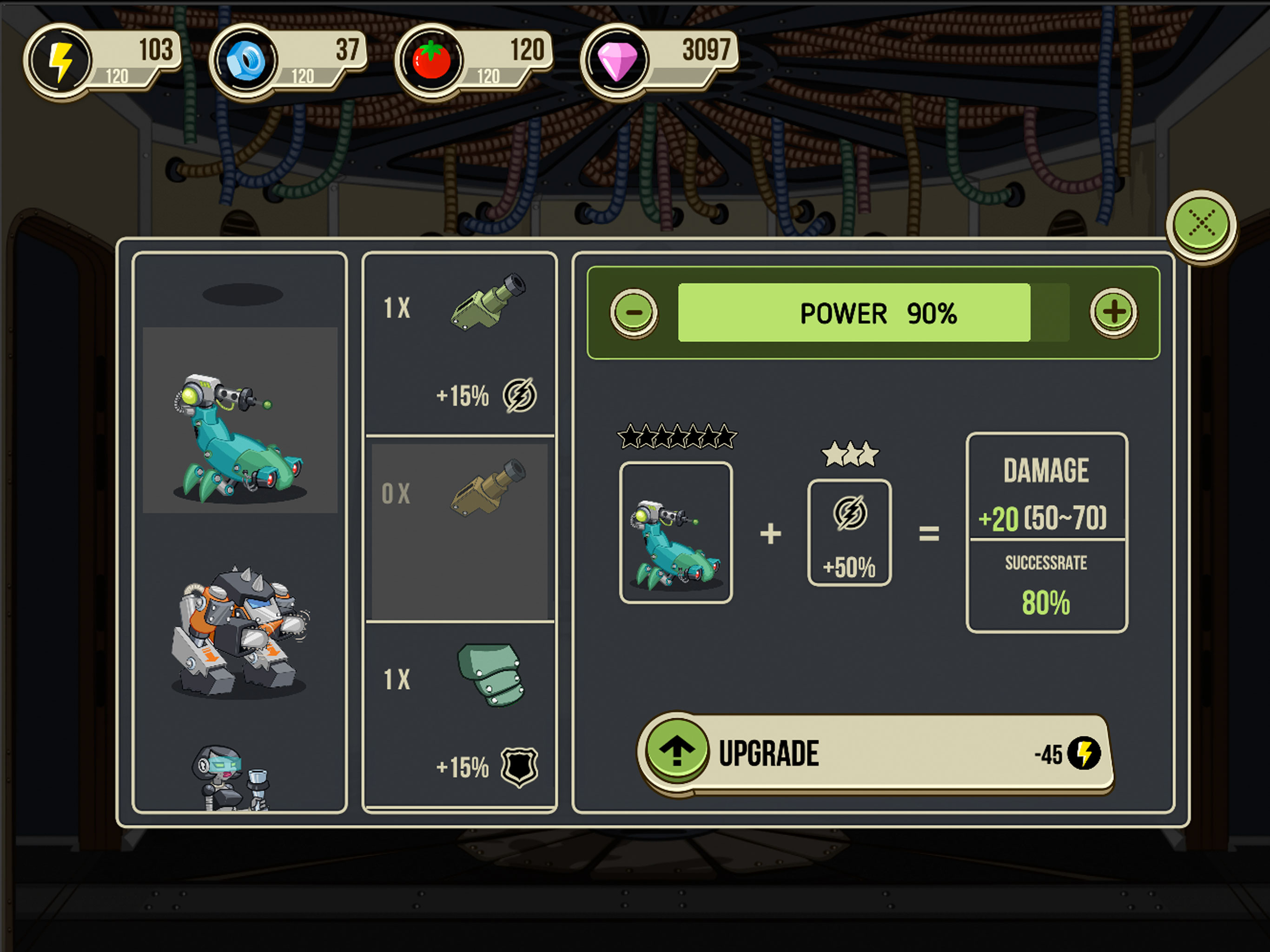This screenshot has height=952, width=1270.
Task: Choose the gray spiked gorilla robot
Action: click(240, 632)
